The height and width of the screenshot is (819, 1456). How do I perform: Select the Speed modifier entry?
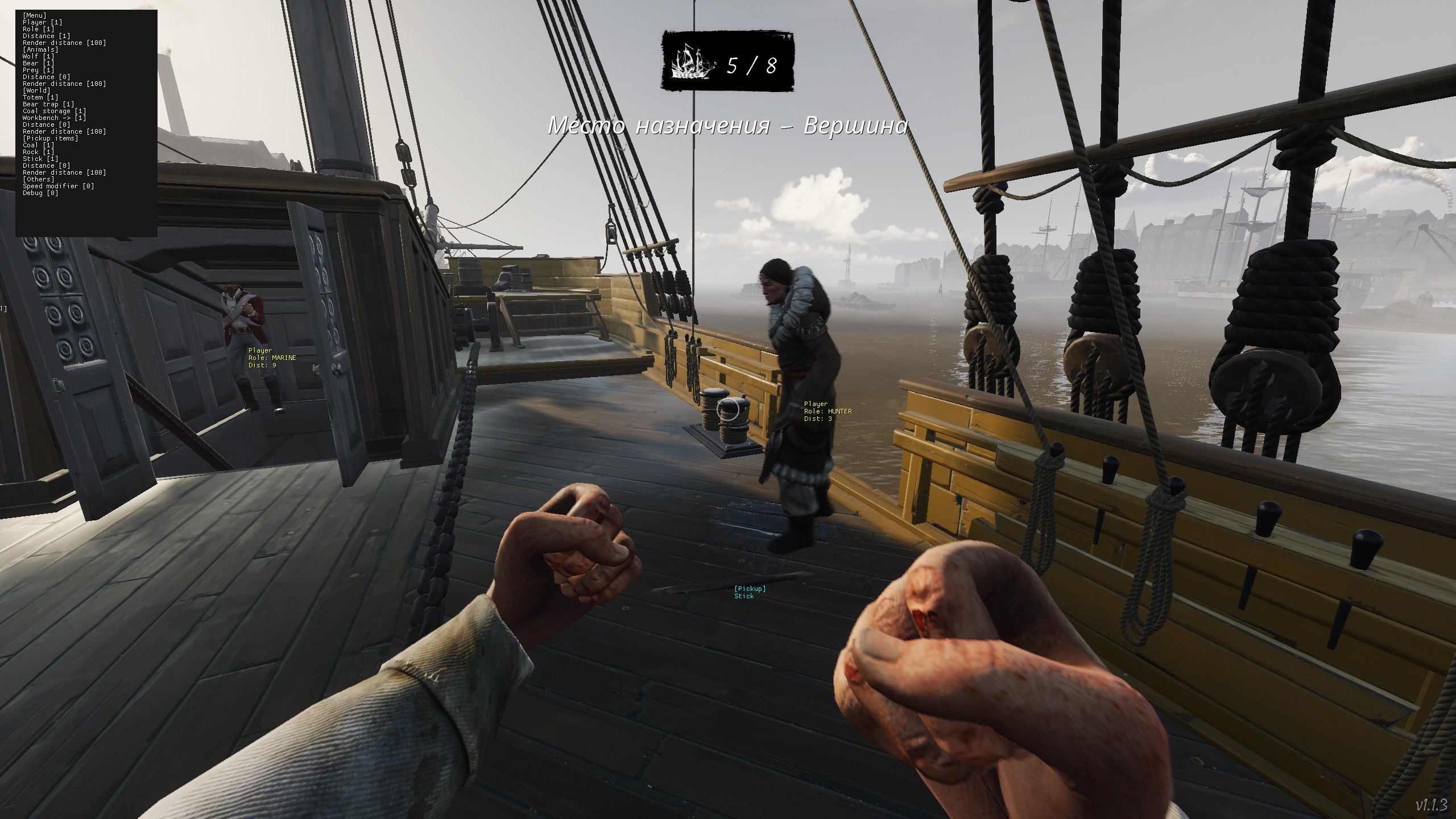tap(58, 186)
